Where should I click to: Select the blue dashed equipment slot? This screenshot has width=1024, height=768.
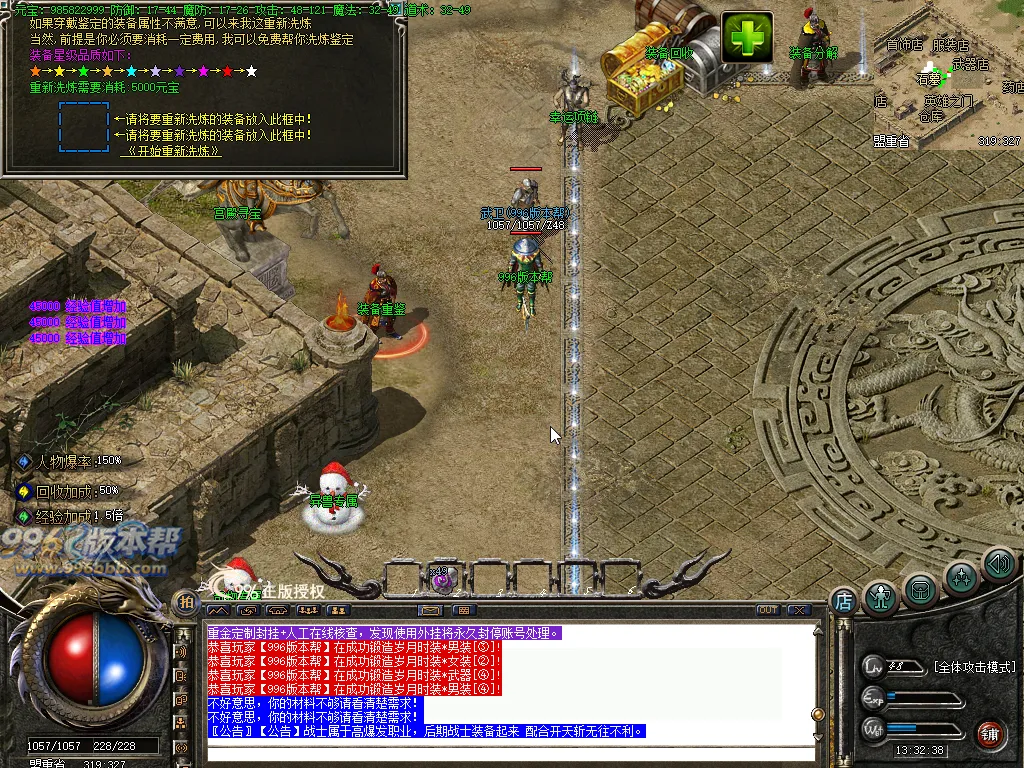(x=84, y=127)
